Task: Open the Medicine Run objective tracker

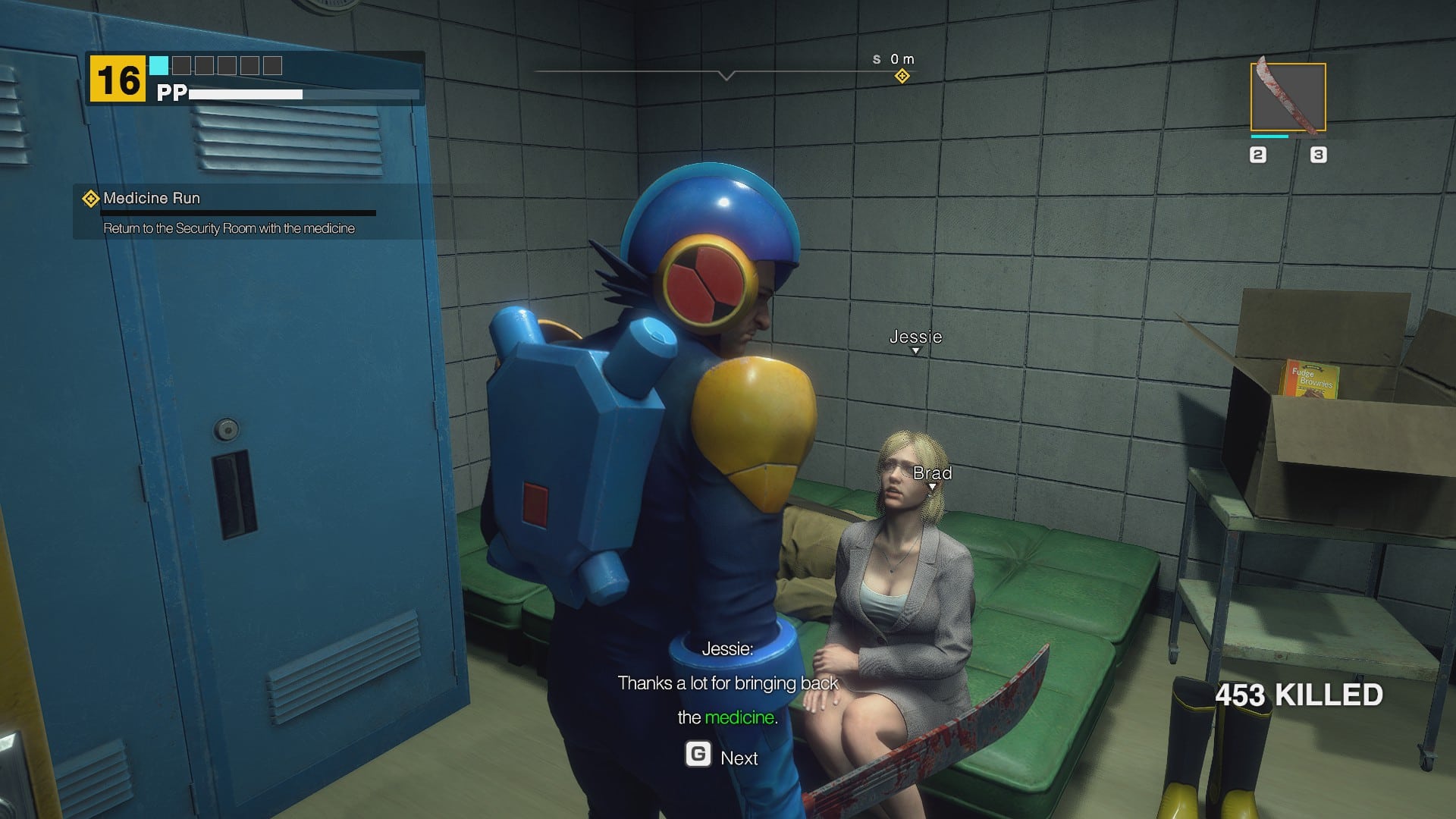Action: (x=152, y=199)
